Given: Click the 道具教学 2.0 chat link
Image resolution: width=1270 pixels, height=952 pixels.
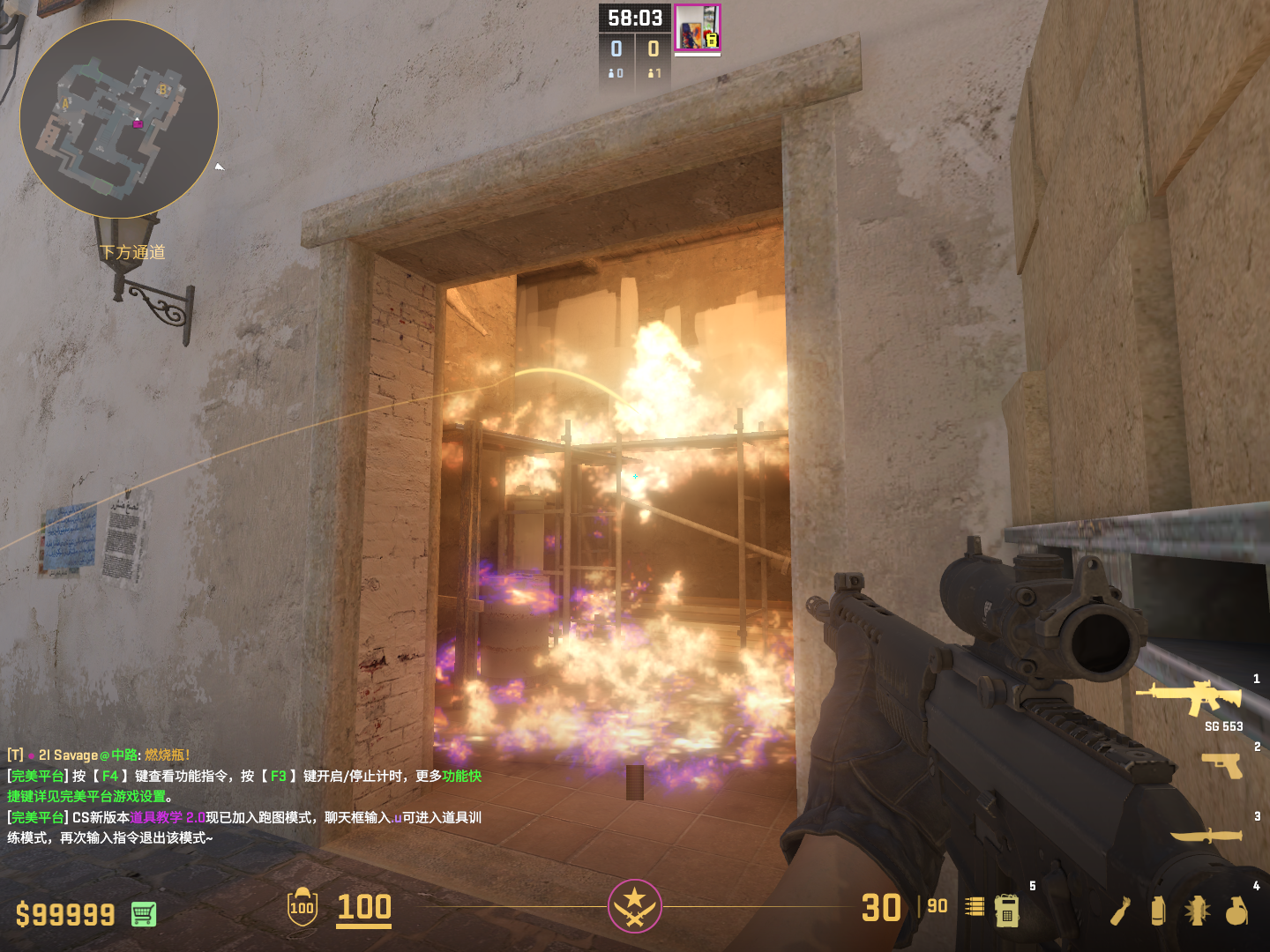Looking at the screenshot, I should pos(168,818).
